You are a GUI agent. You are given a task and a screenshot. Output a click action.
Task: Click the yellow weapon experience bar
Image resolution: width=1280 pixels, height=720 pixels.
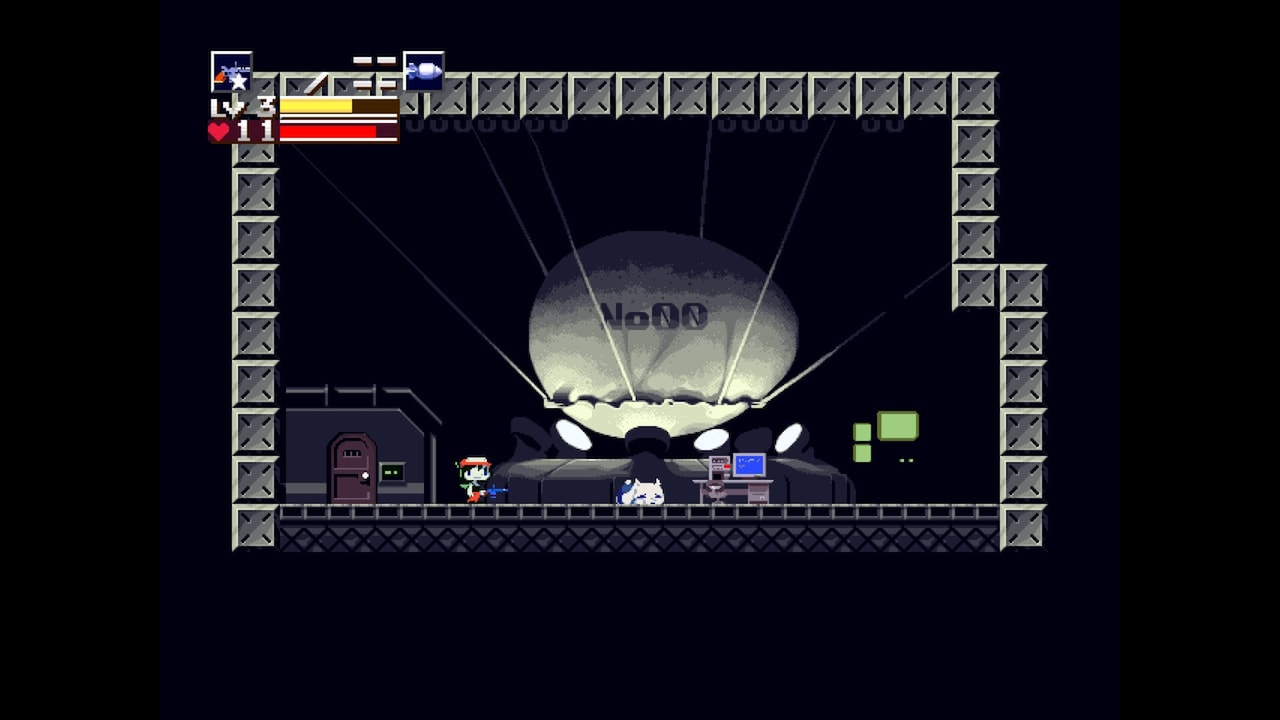point(314,105)
